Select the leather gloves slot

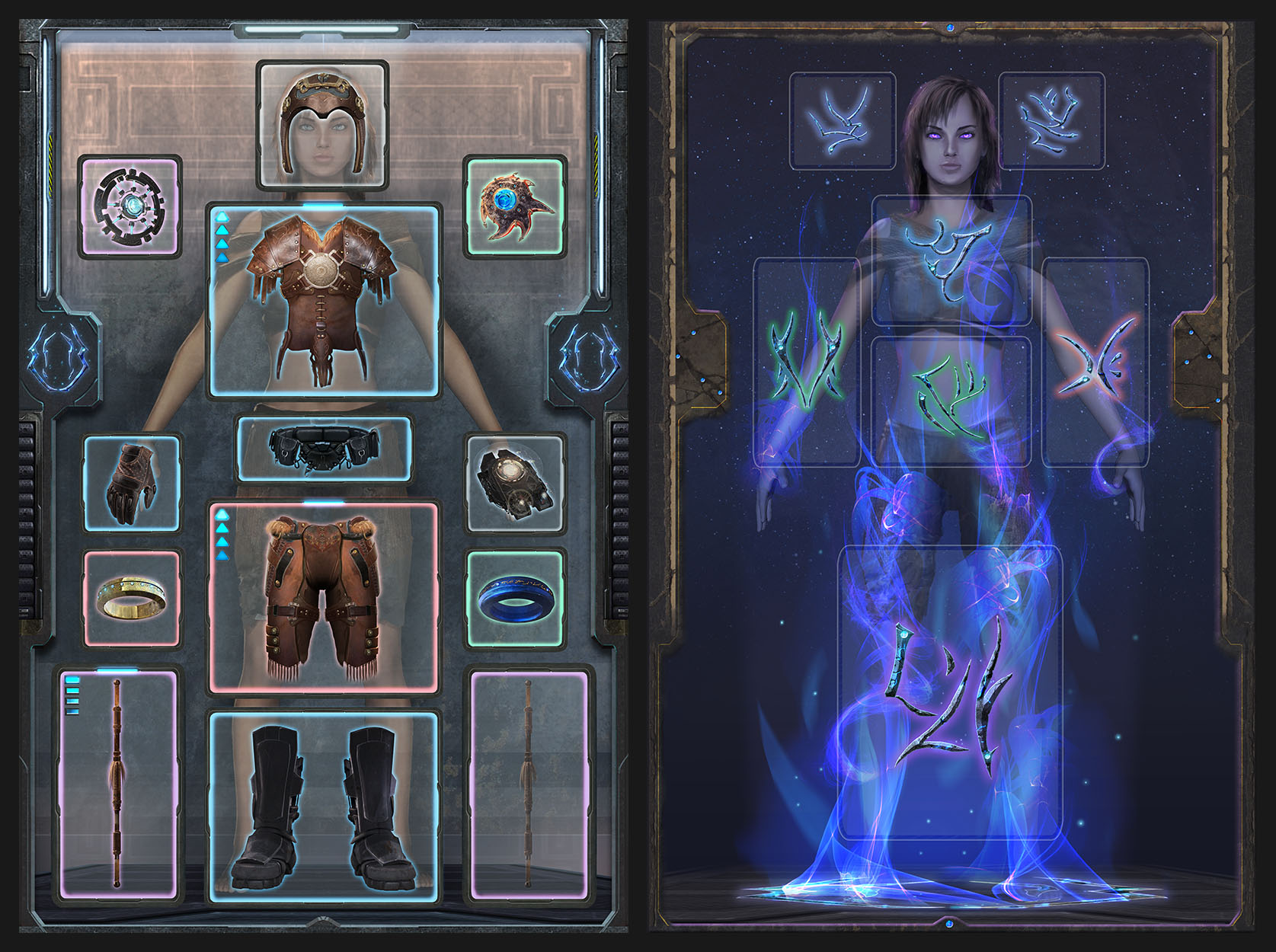click(132, 483)
